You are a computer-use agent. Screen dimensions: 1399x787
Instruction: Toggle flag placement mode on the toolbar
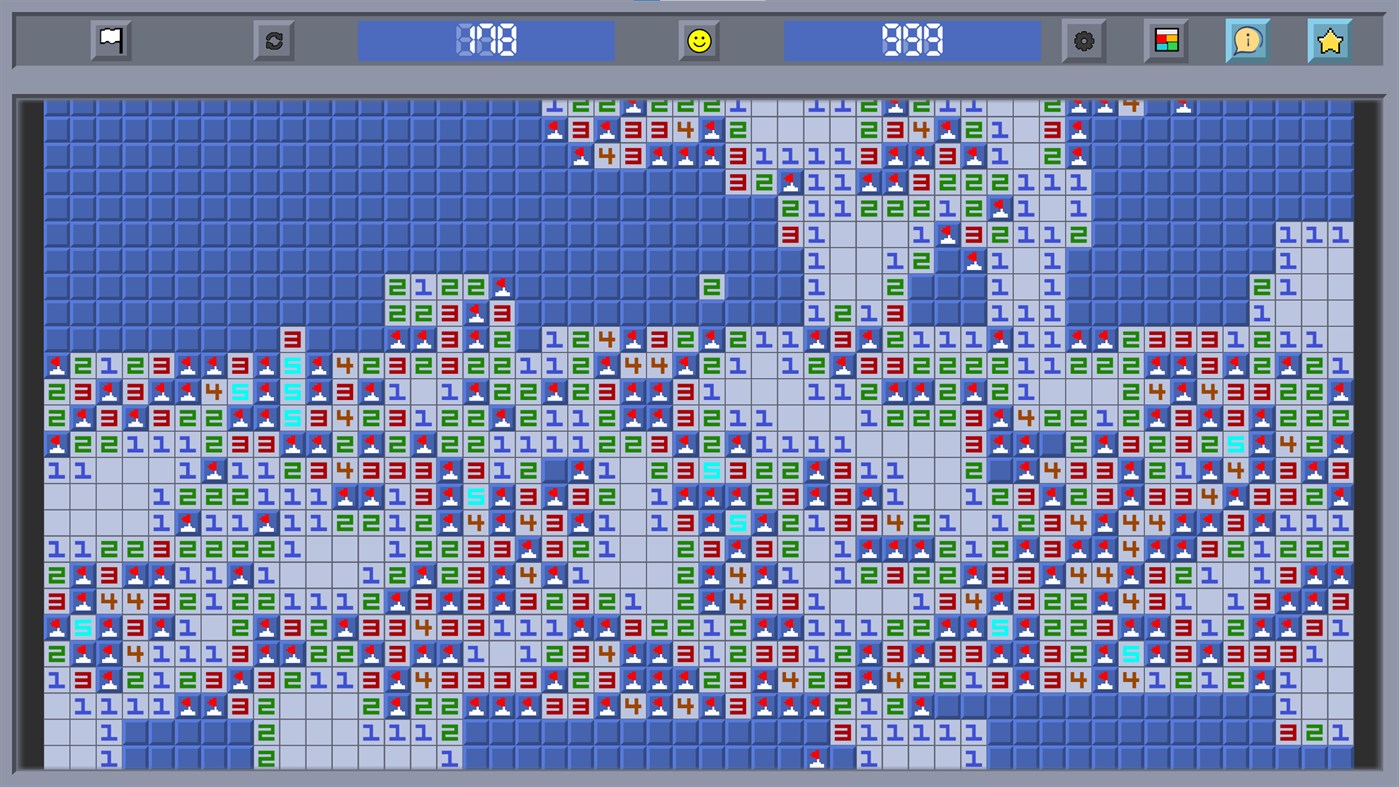coord(110,41)
